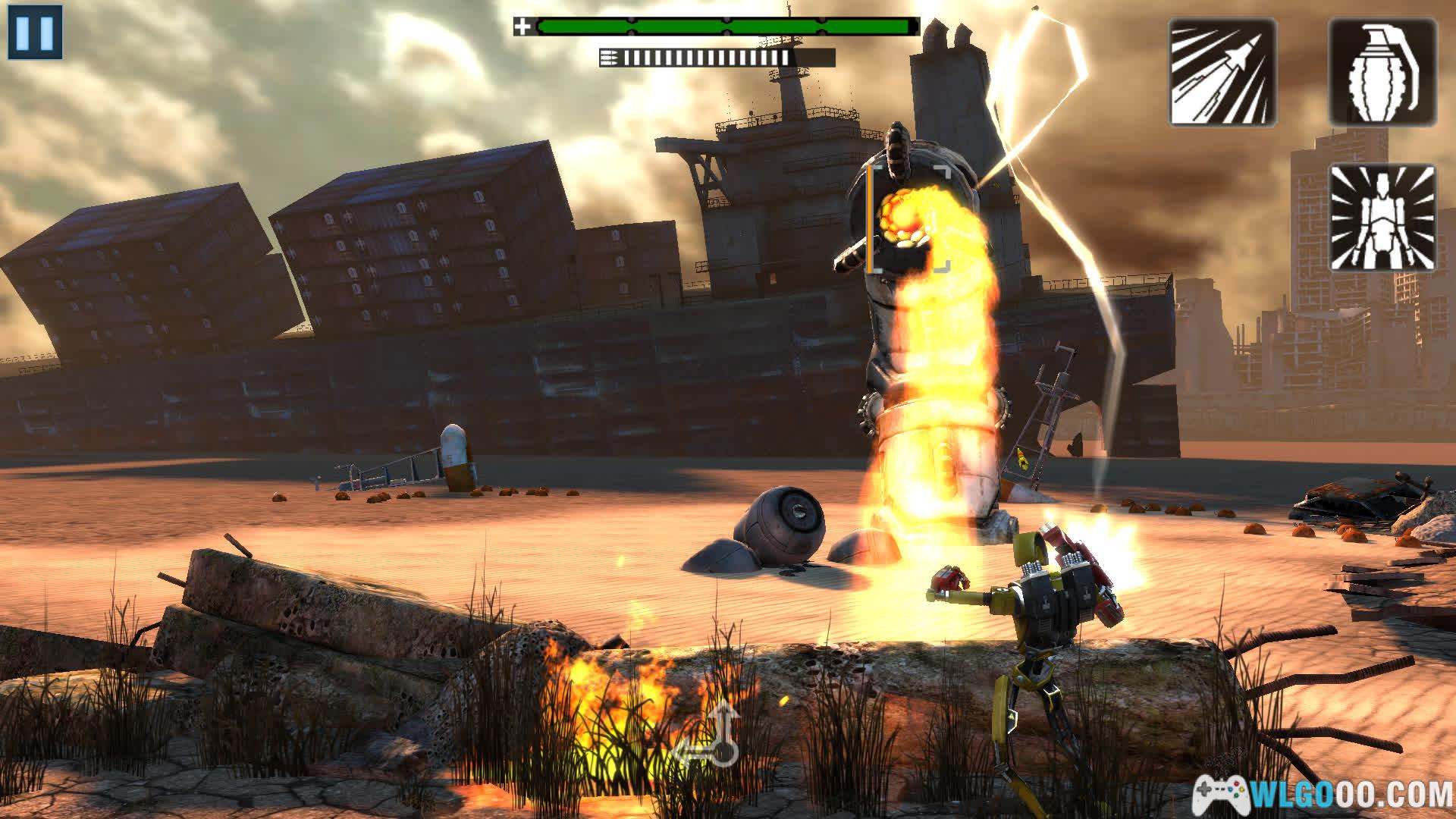Activate the robot power-up ability
The image size is (1456, 819).
[x=1382, y=218]
